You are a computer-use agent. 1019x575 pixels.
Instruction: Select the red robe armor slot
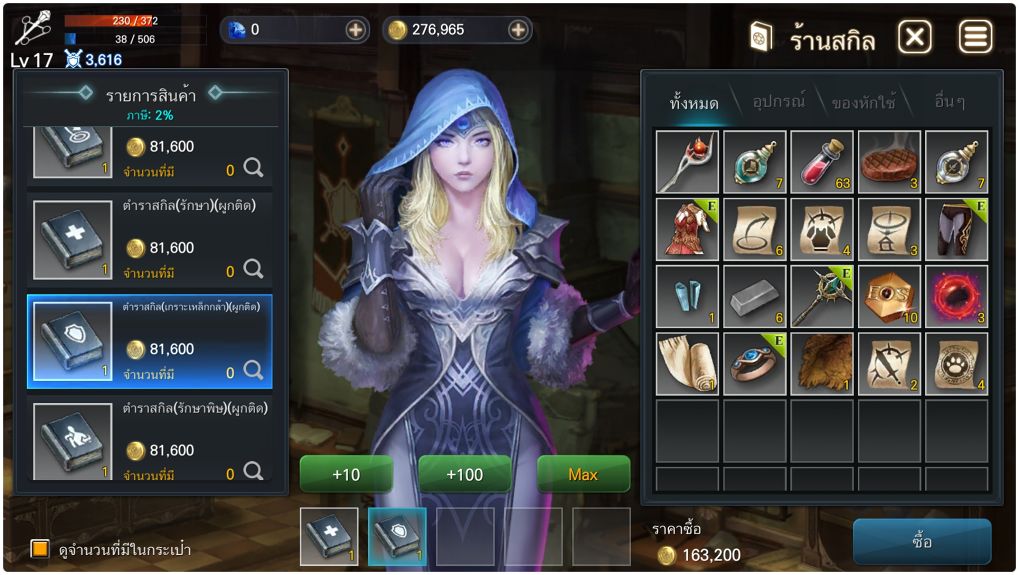(x=687, y=229)
